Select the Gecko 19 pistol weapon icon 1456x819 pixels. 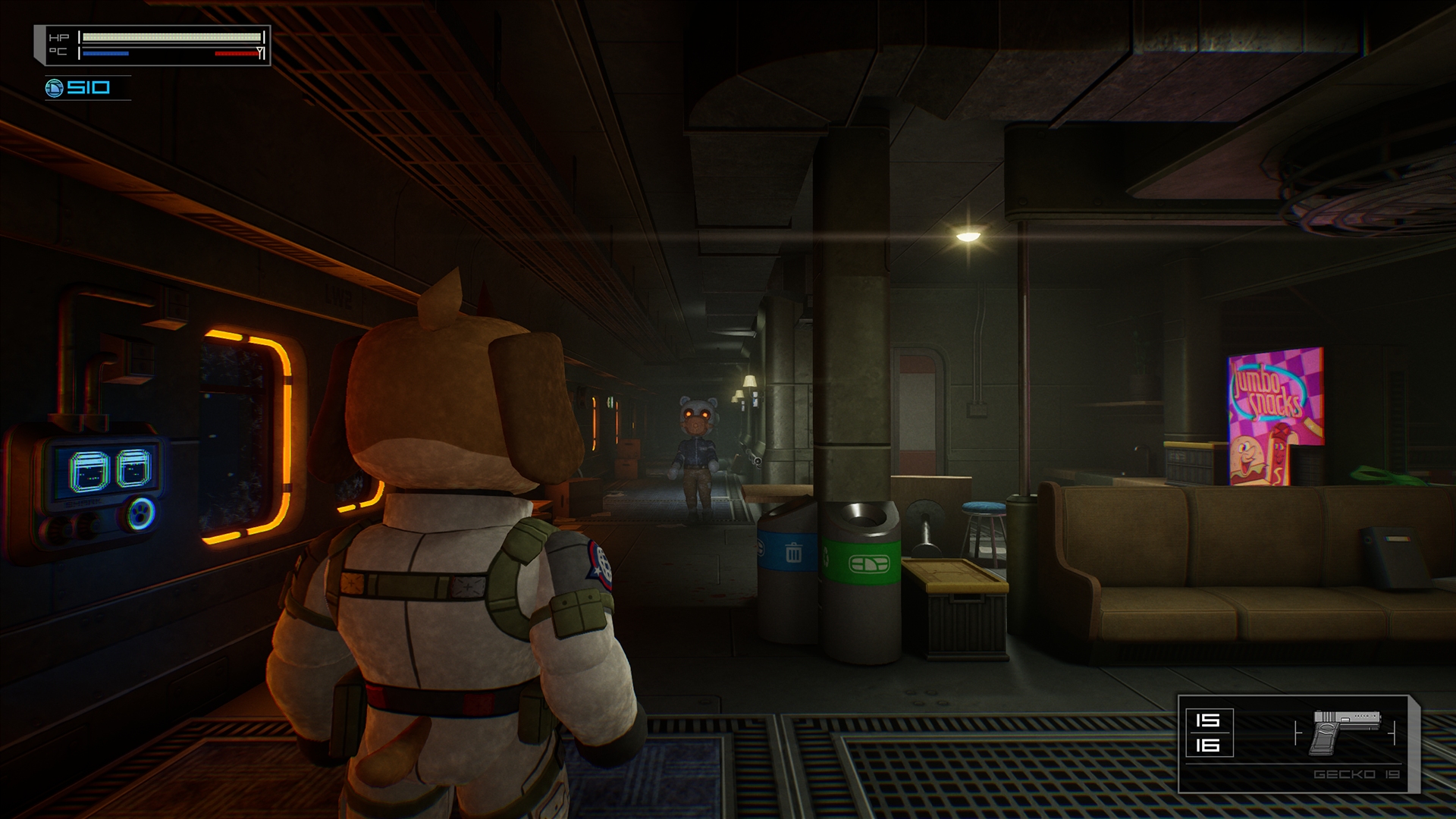1345,732
